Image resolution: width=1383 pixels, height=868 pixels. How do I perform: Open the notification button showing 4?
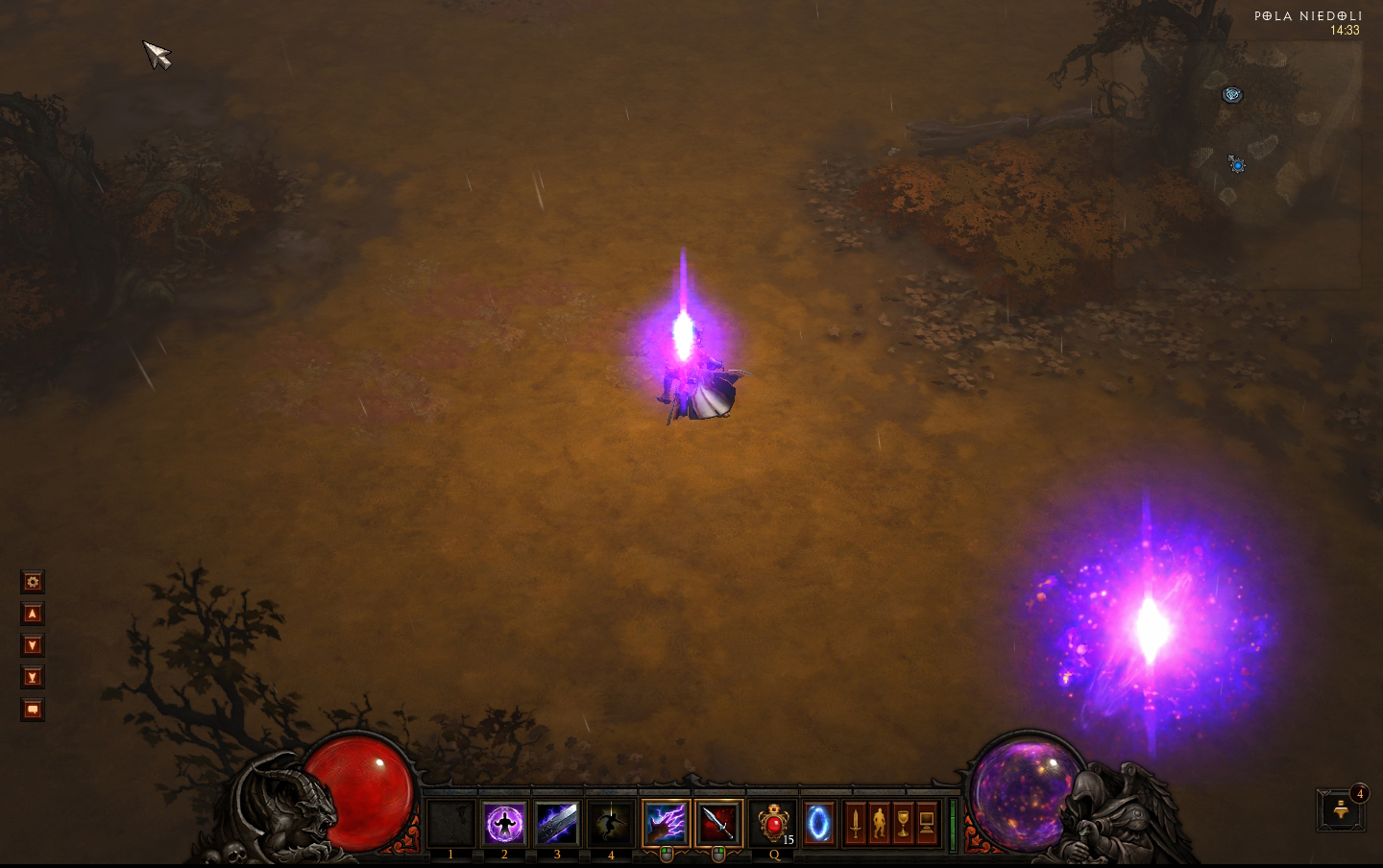click(1342, 811)
